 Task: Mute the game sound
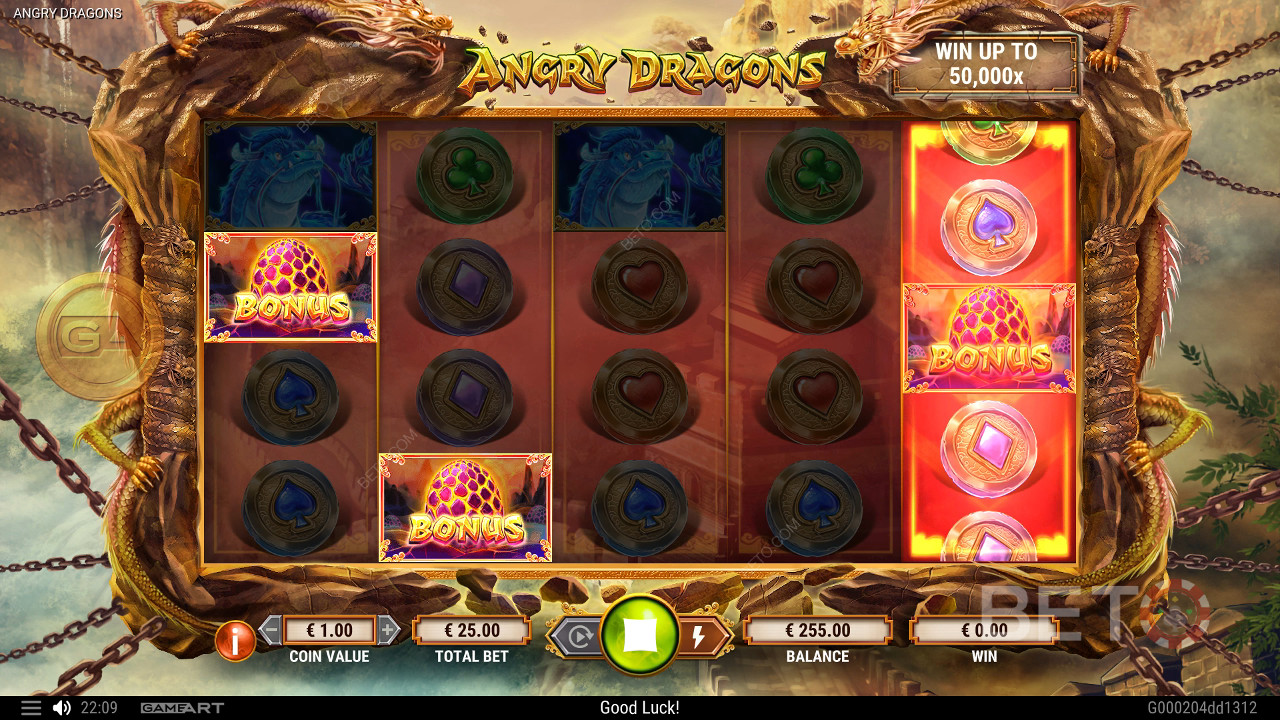[61, 708]
